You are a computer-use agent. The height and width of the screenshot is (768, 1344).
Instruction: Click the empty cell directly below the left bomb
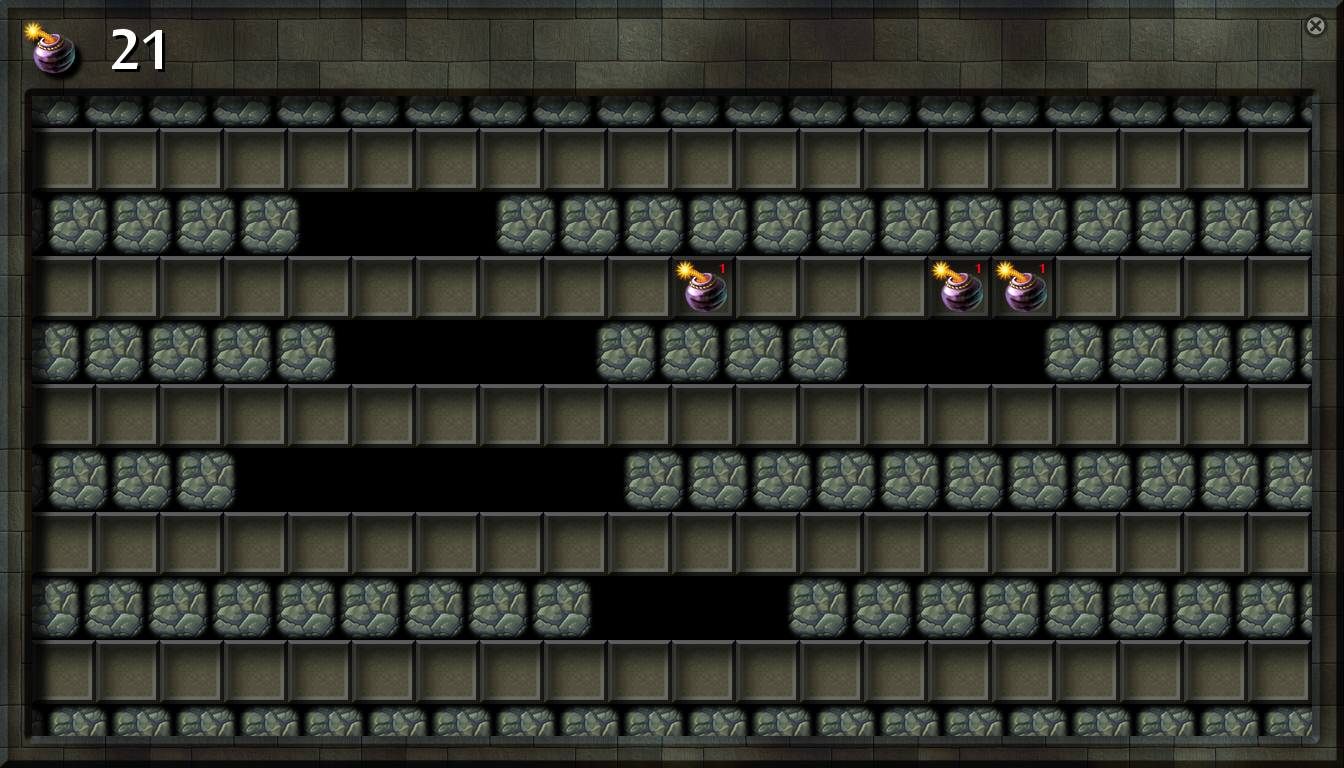coord(703,415)
